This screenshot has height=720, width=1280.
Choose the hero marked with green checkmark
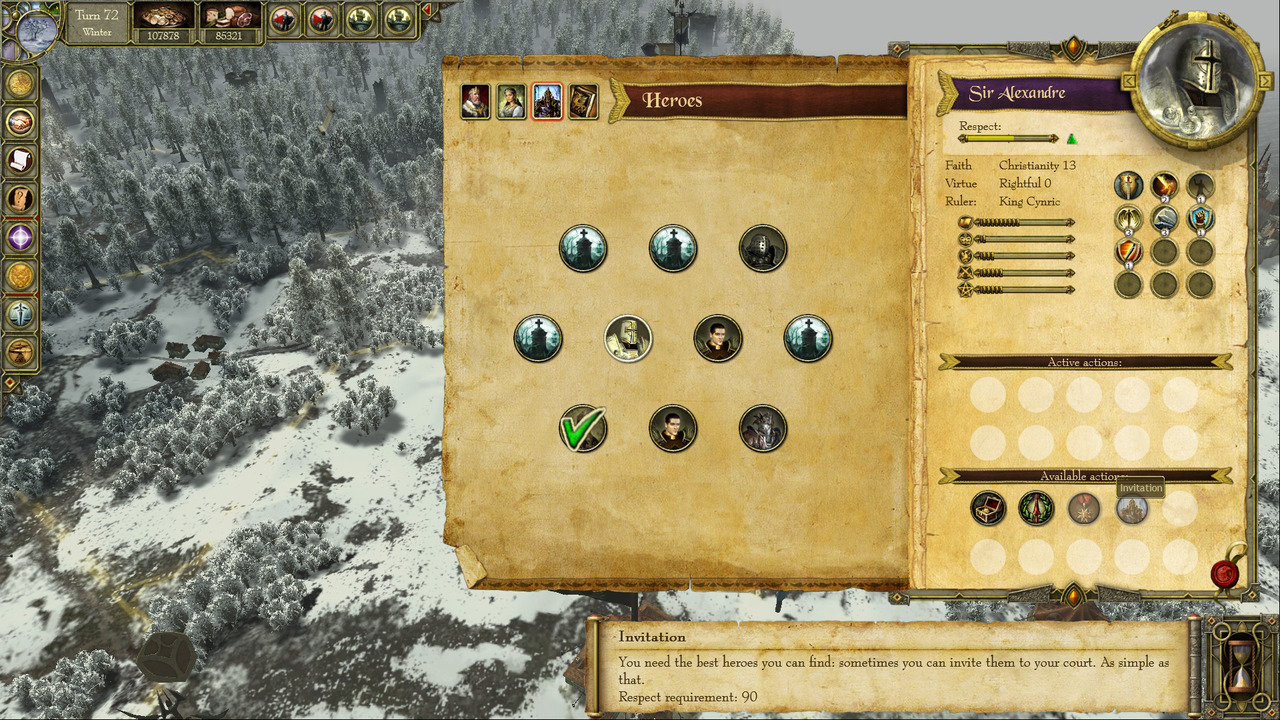point(583,429)
